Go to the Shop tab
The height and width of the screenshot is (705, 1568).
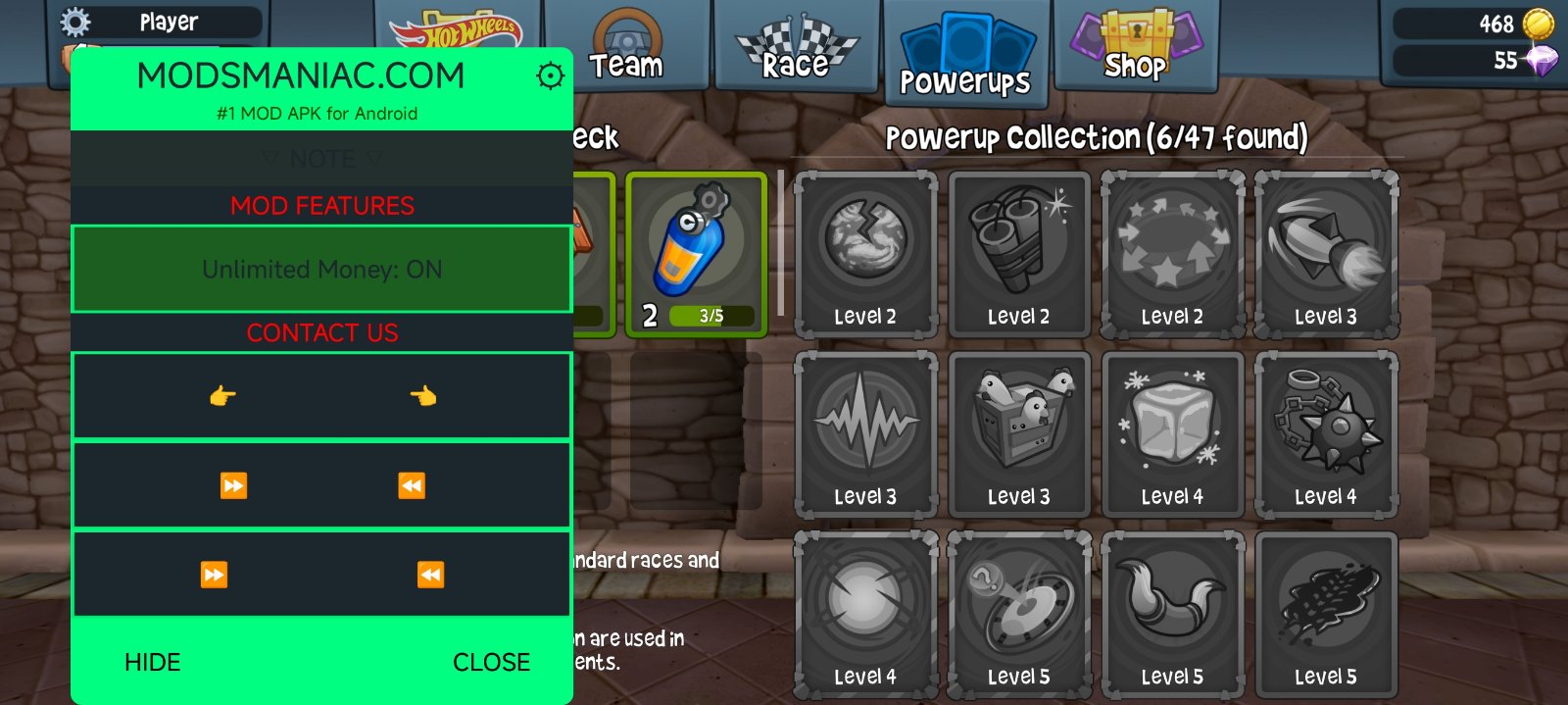click(1135, 49)
